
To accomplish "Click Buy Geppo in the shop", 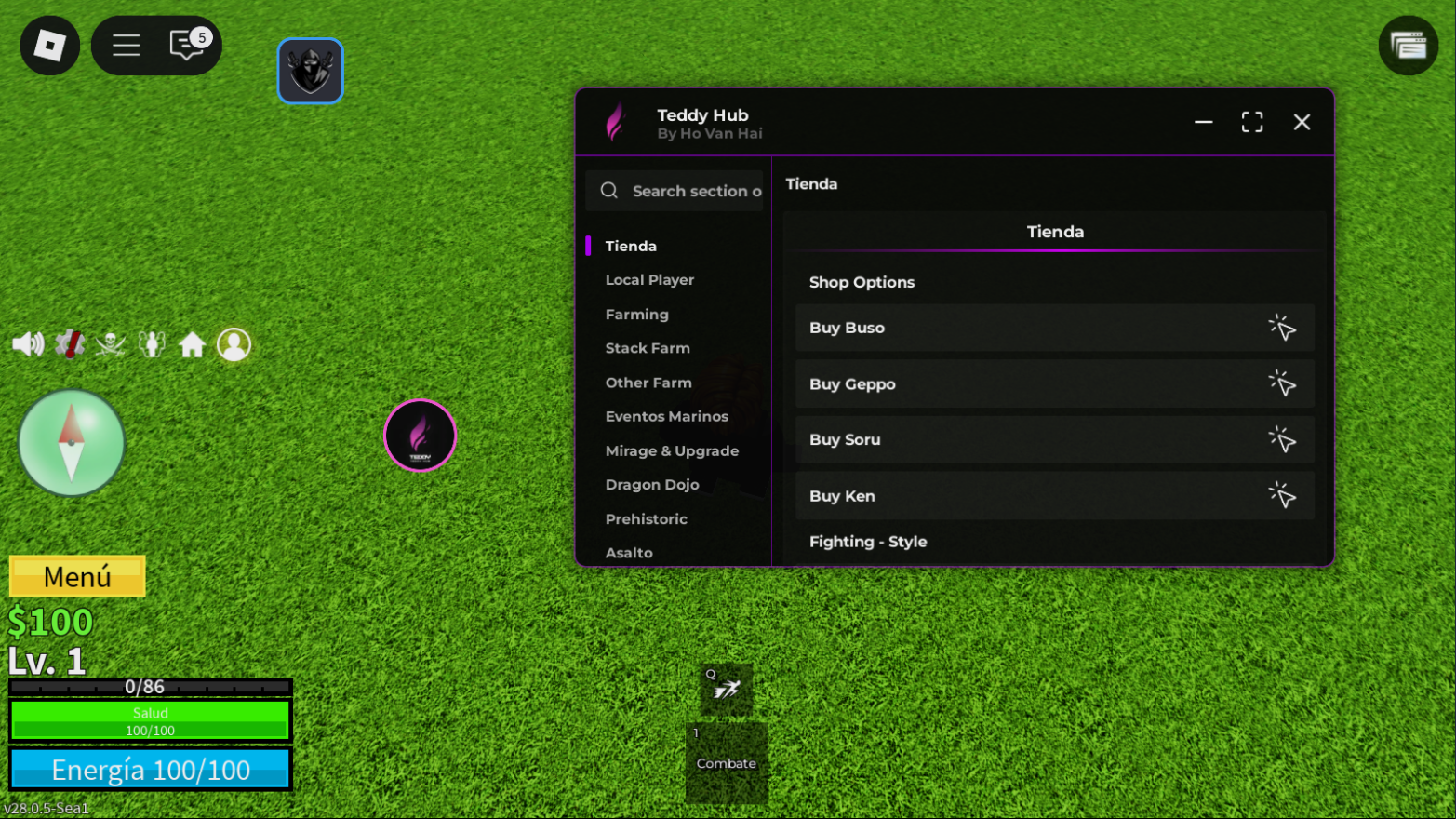I will 1054,383.
